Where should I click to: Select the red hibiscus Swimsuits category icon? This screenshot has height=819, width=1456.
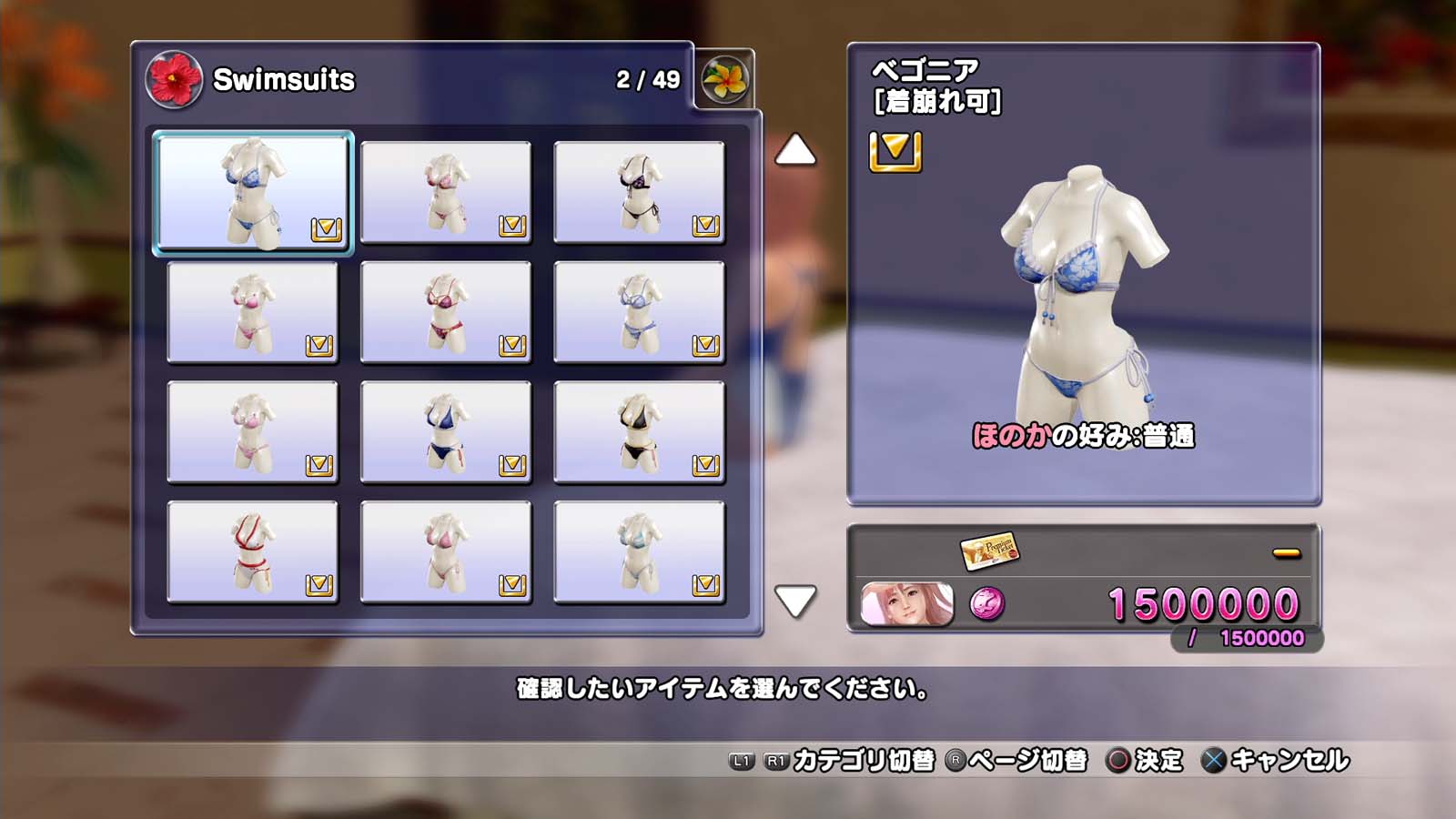click(x=174, y=80)
